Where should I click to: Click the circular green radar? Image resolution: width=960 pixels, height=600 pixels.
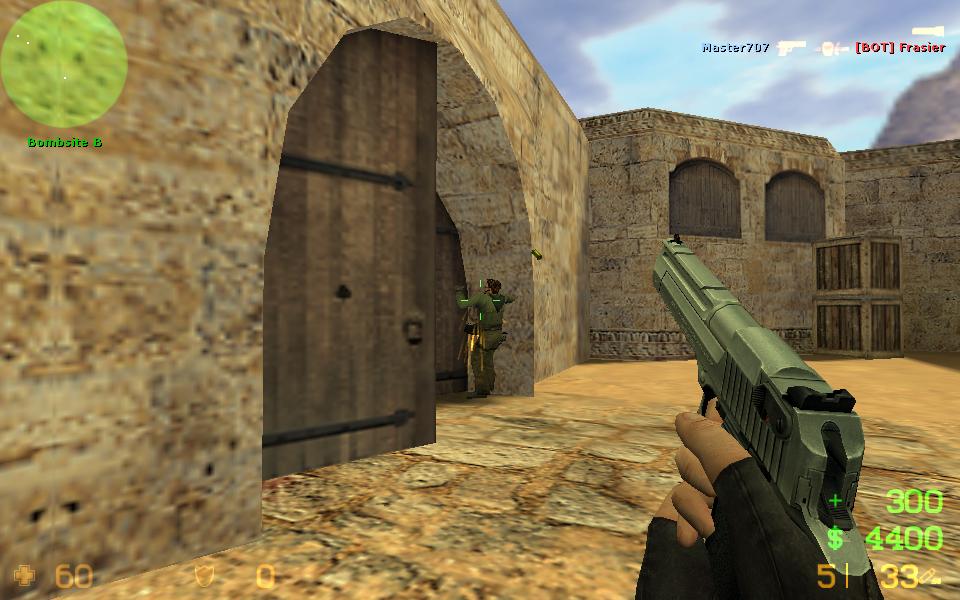click(64, 64)
